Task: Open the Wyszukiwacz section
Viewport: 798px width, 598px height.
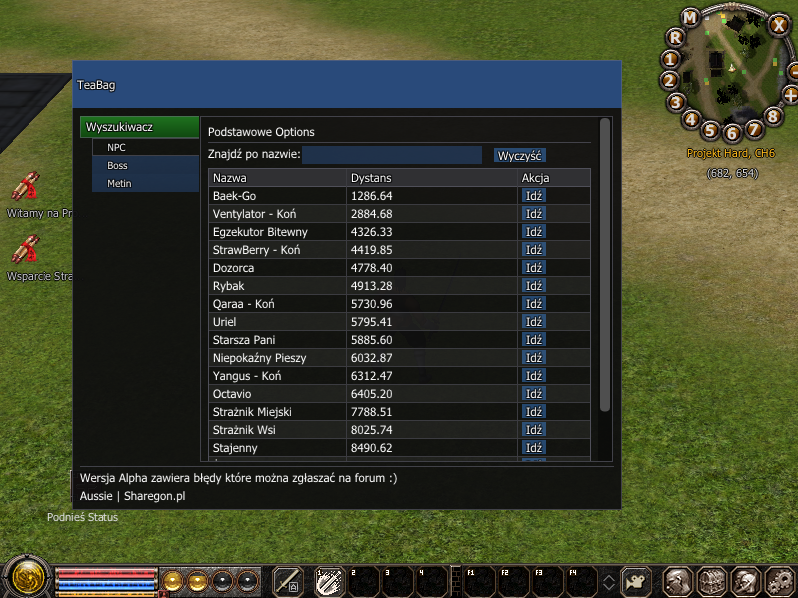Action: (139, 128)
